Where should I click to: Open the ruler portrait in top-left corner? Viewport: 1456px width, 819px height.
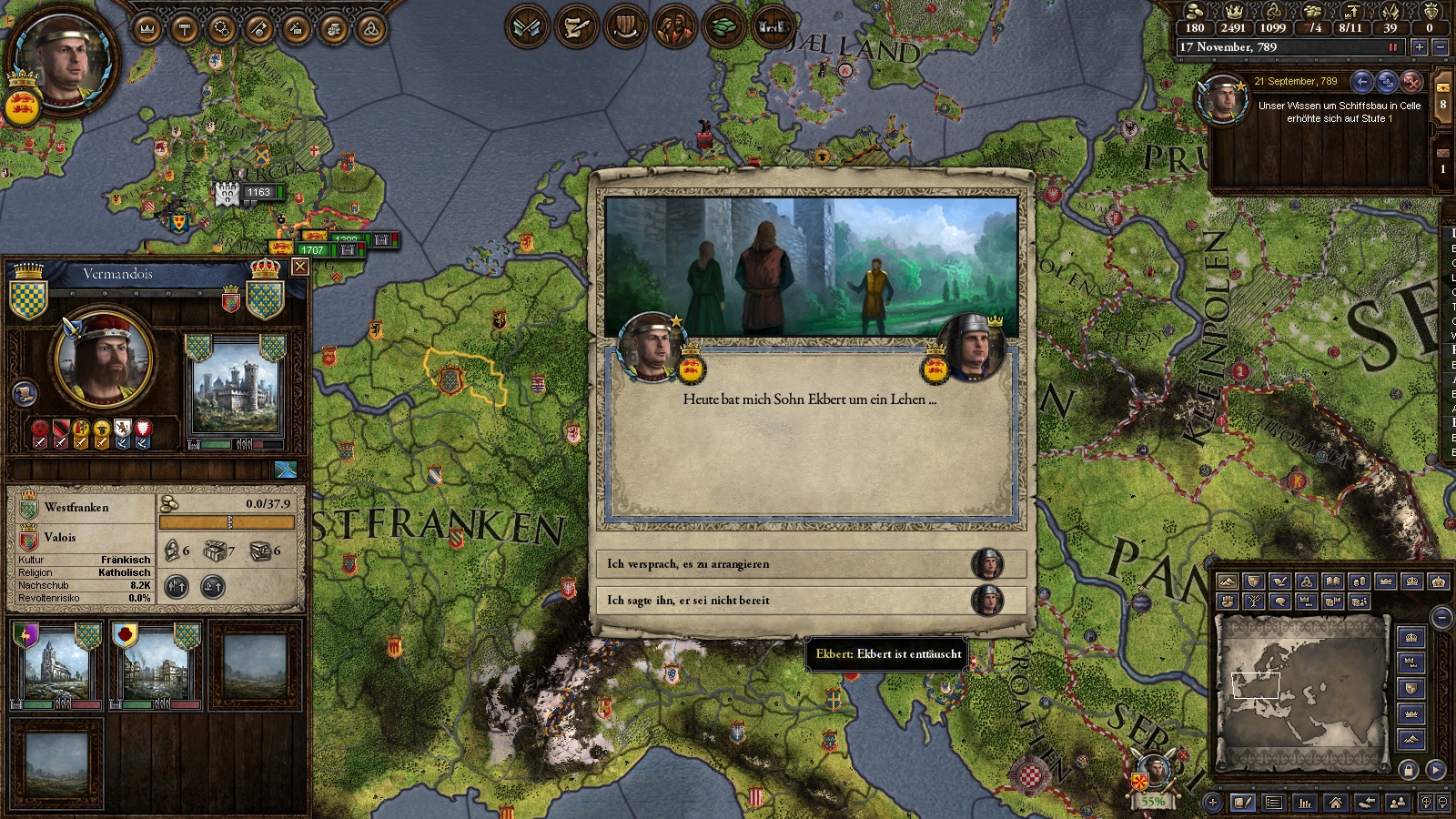point(62,62)
